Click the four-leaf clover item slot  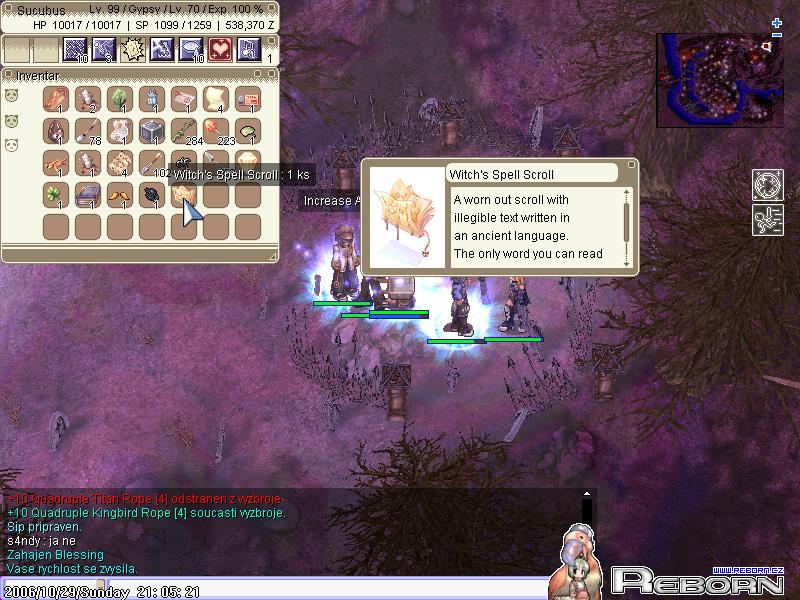tap(56, 194)
